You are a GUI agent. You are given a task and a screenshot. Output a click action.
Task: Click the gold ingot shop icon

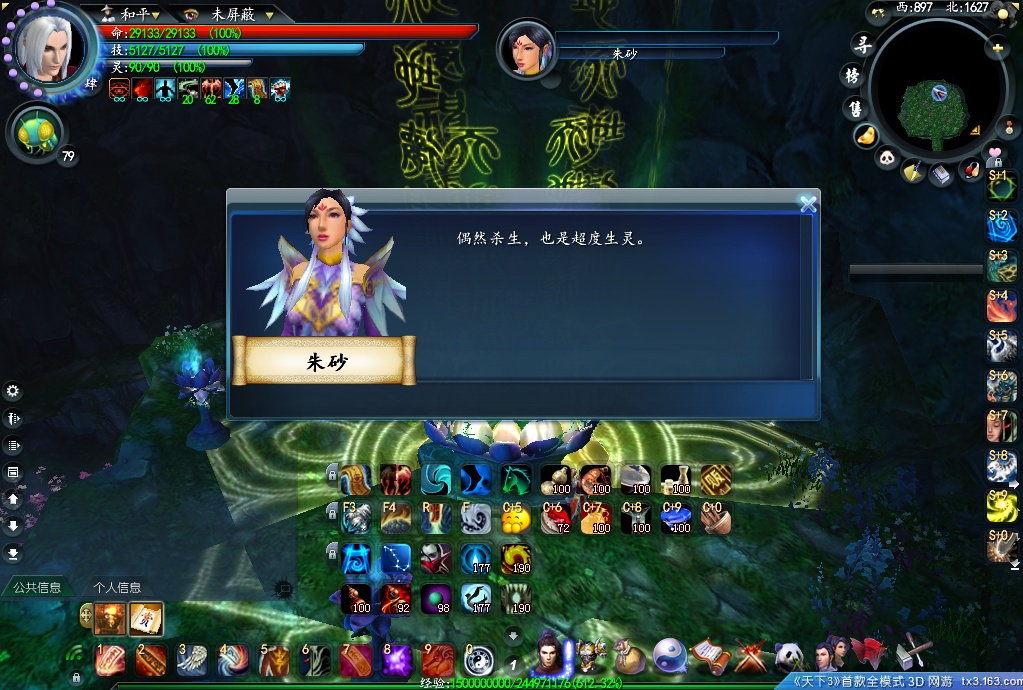866,134
